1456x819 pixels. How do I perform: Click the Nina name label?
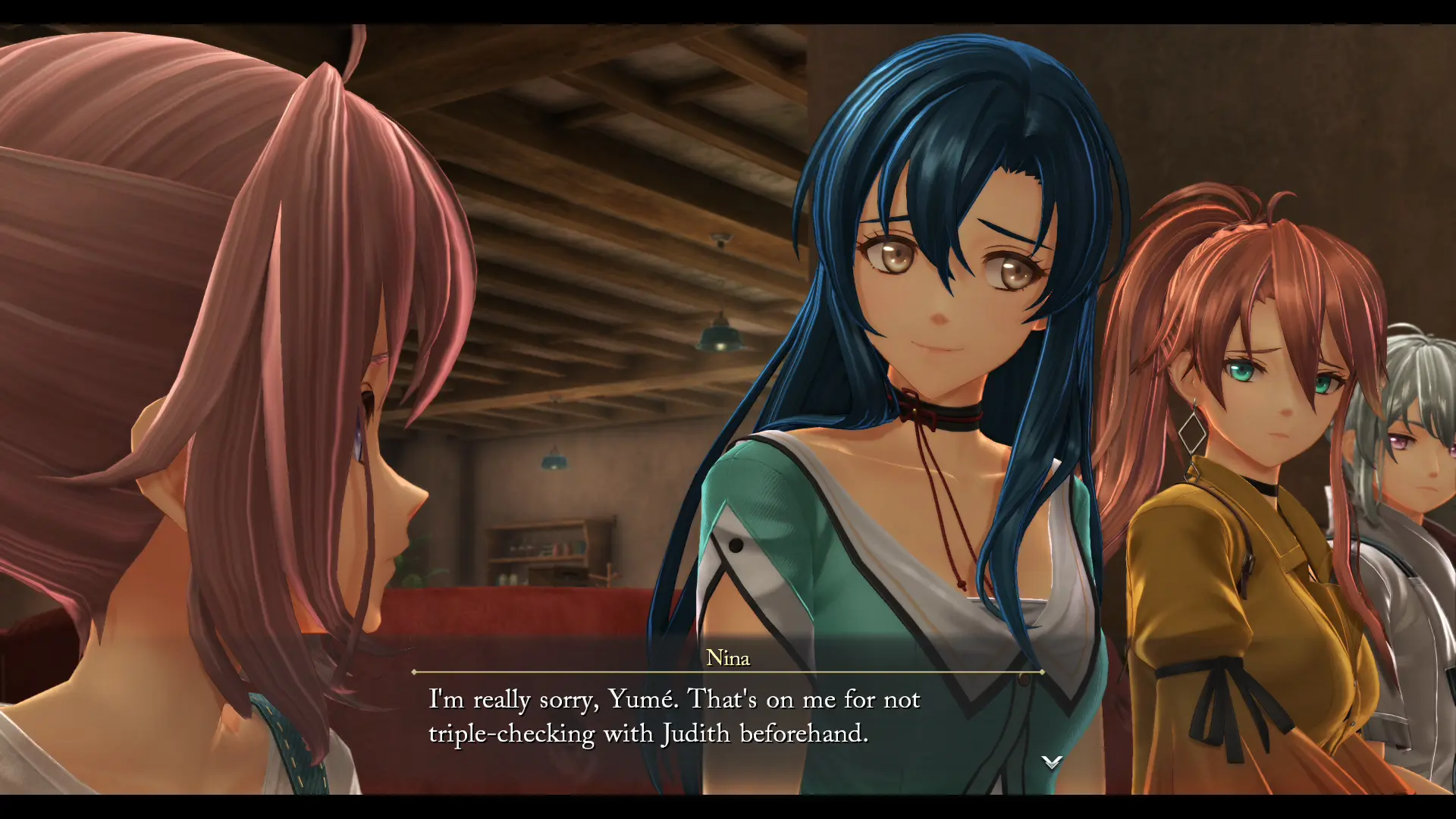tap(728, 659)
